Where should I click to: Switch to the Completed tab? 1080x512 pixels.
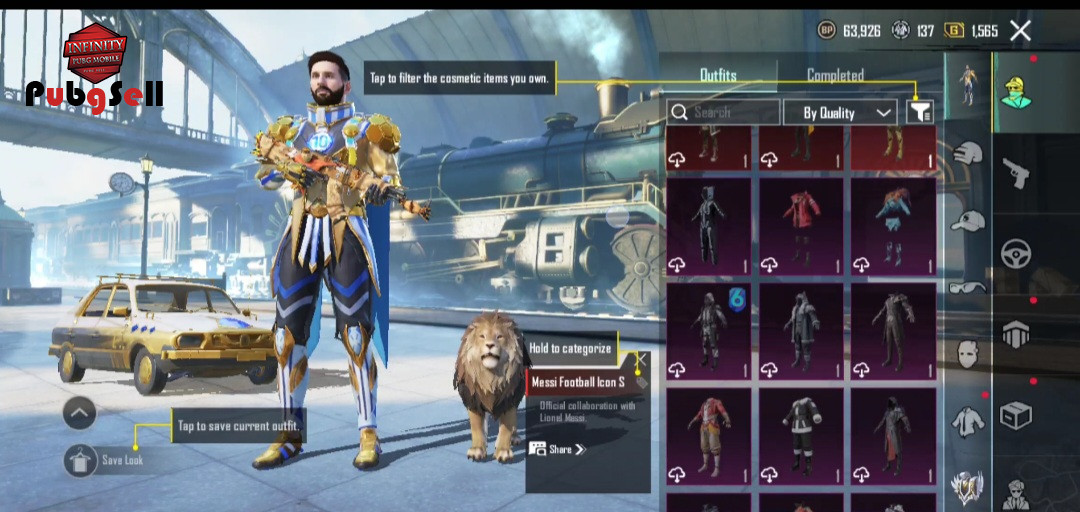click(835, 75)
